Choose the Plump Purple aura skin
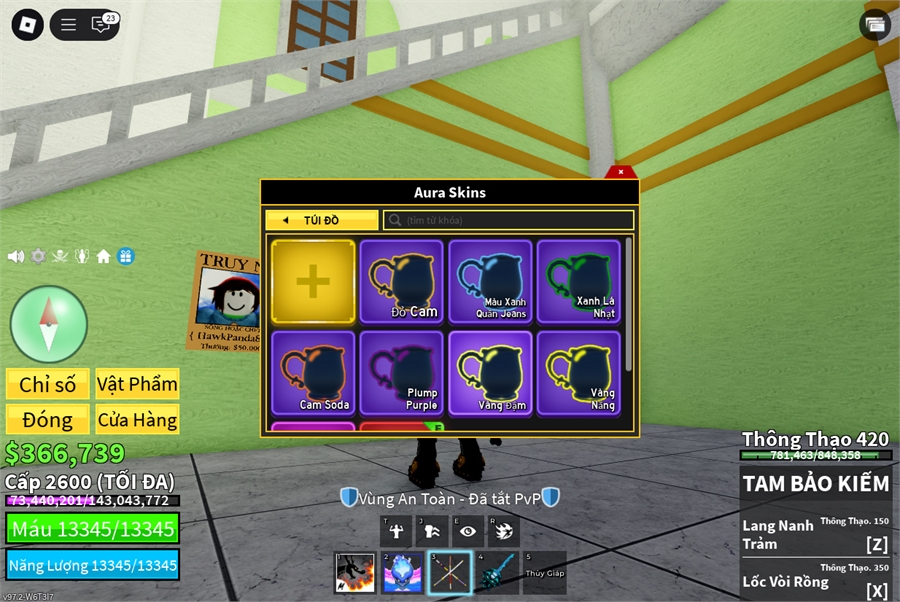Image resolution: width=900 pixels, height=602 pixels. tap(401, 372)
